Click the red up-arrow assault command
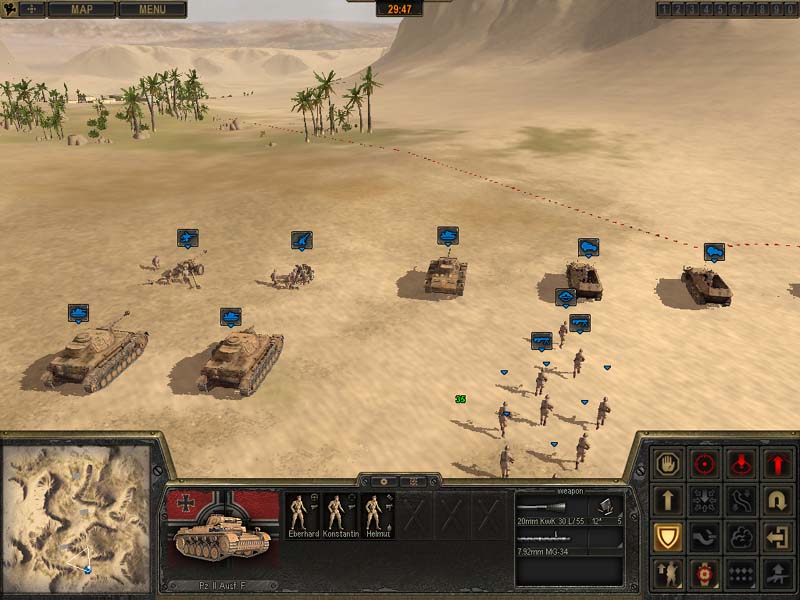 (x=778, y=464)
